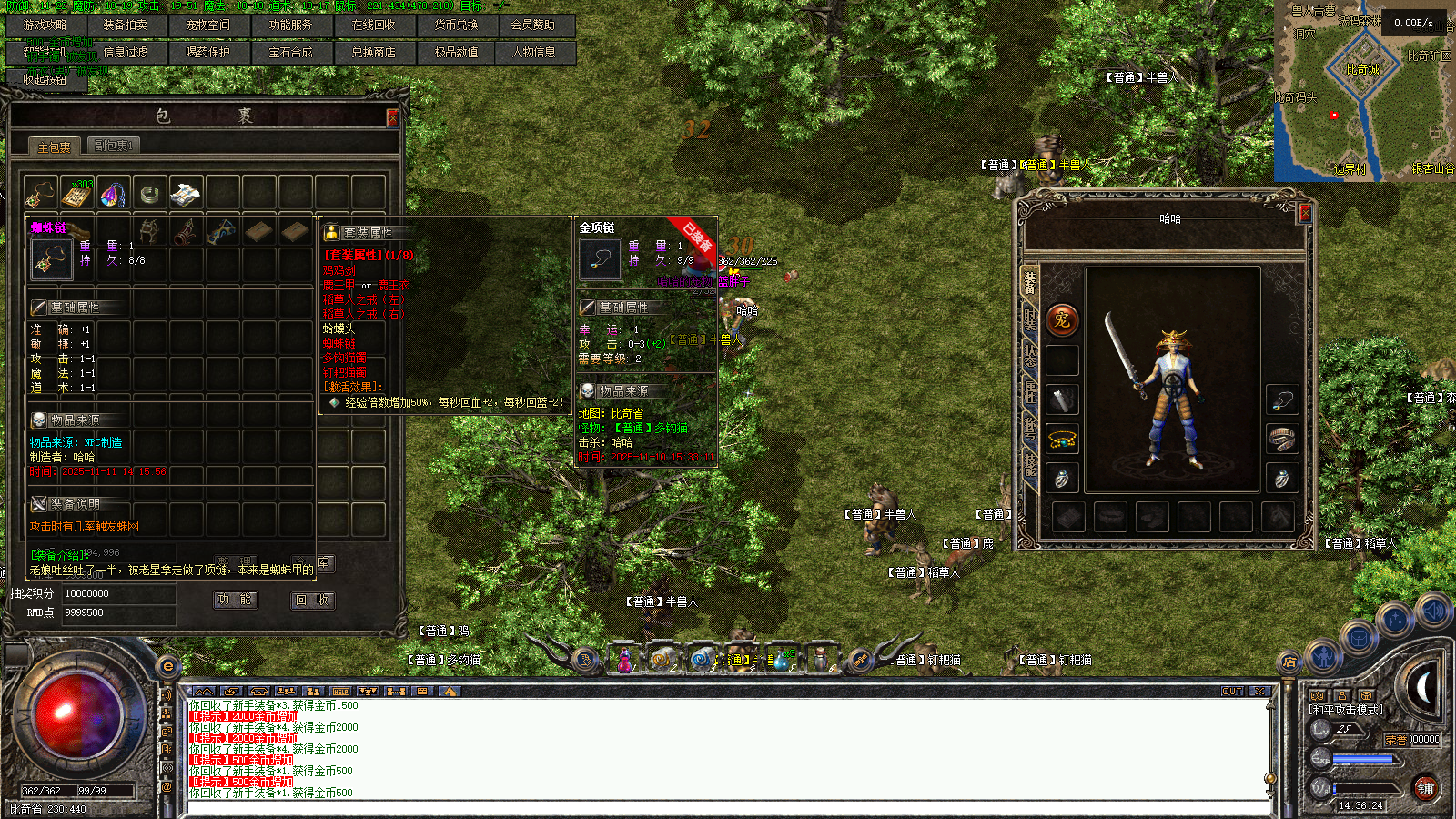Select the 在线回收 online recycle button
This screenshot has width=1456, height=819.
coord(374,25)
